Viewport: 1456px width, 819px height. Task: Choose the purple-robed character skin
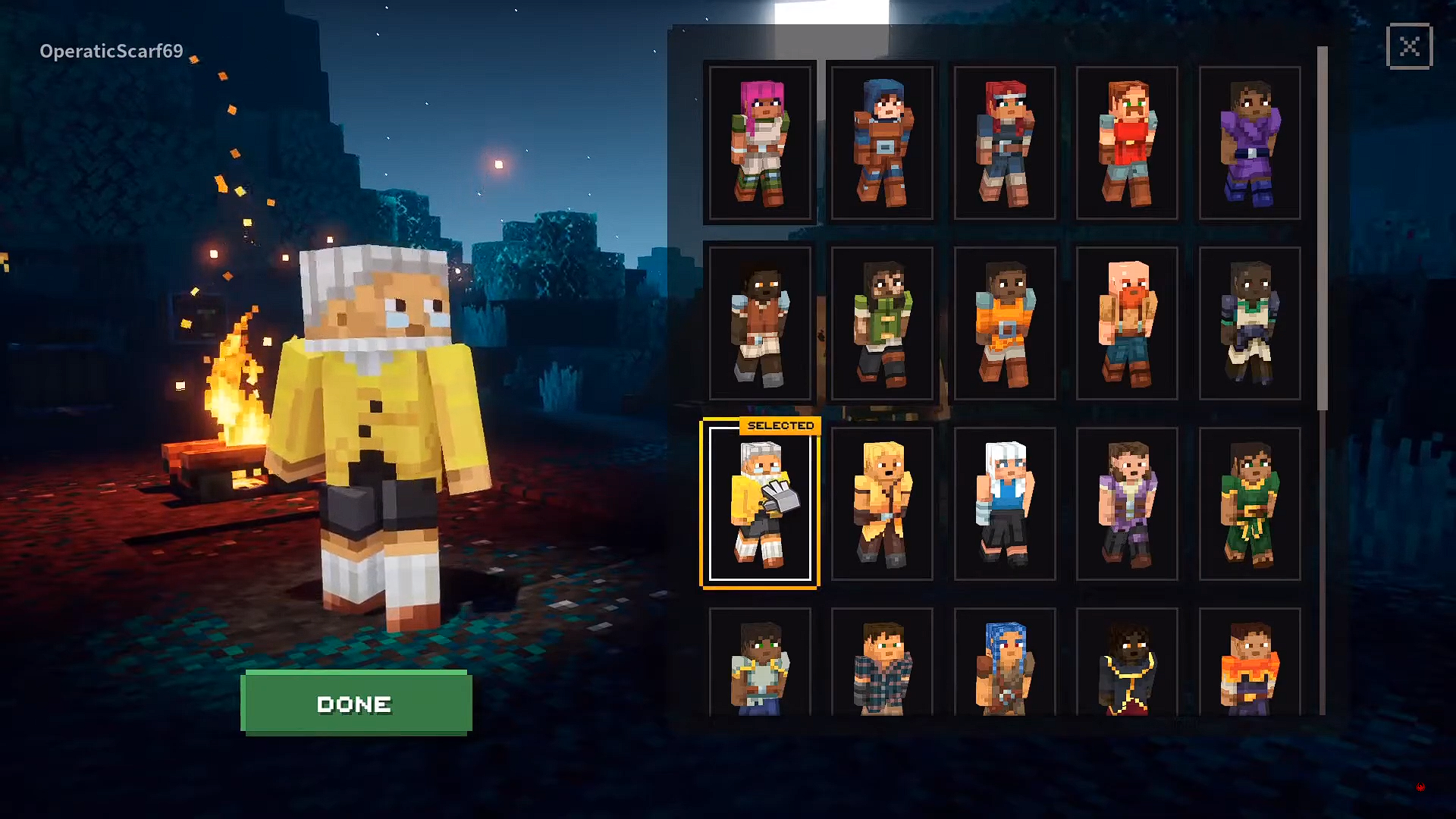coord(1249,141)
